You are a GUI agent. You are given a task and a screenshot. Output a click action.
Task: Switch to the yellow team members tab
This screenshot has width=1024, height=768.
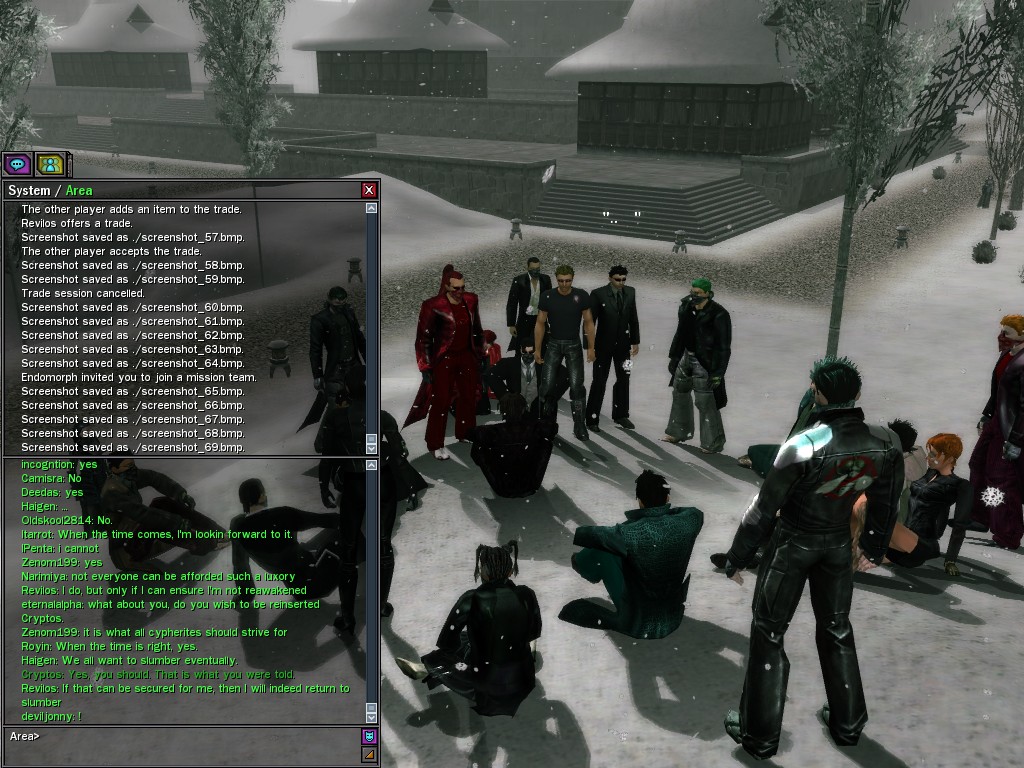click(x=49, y=165)
